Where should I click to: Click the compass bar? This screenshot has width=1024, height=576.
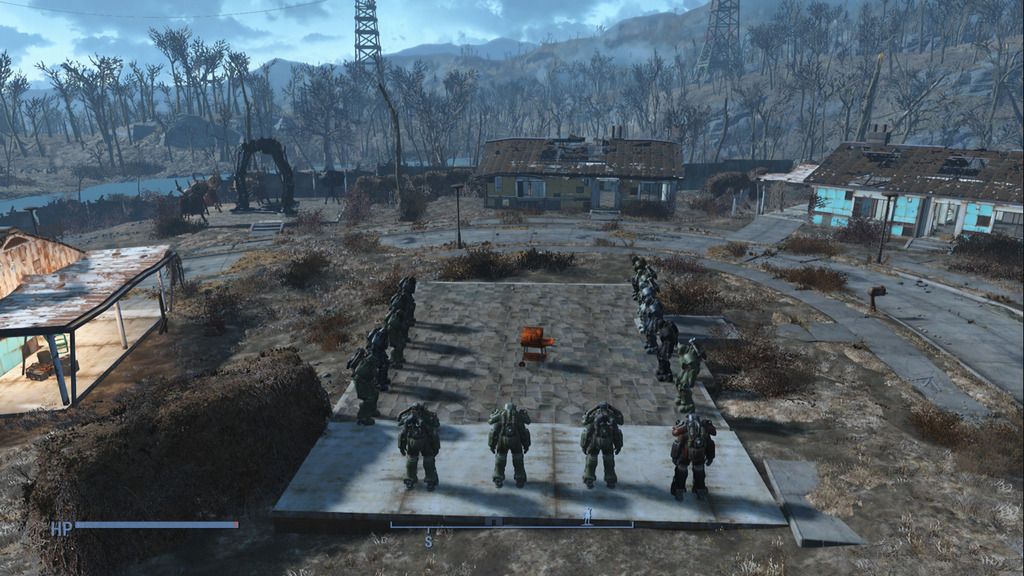pos(511,524)
